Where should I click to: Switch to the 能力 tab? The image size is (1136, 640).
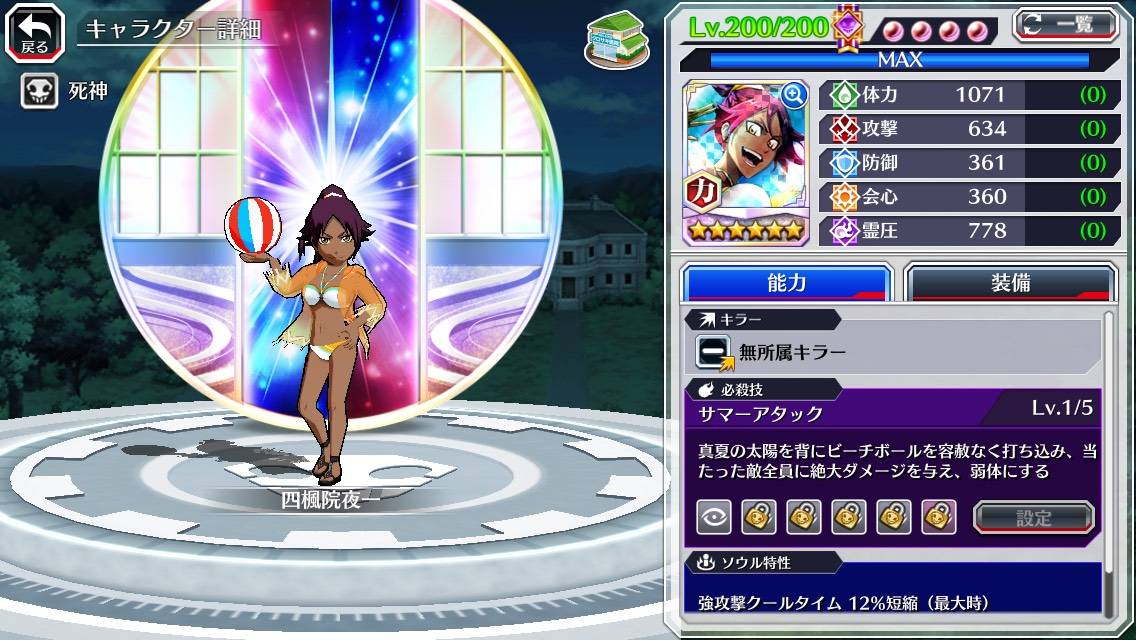coord(786,283)
